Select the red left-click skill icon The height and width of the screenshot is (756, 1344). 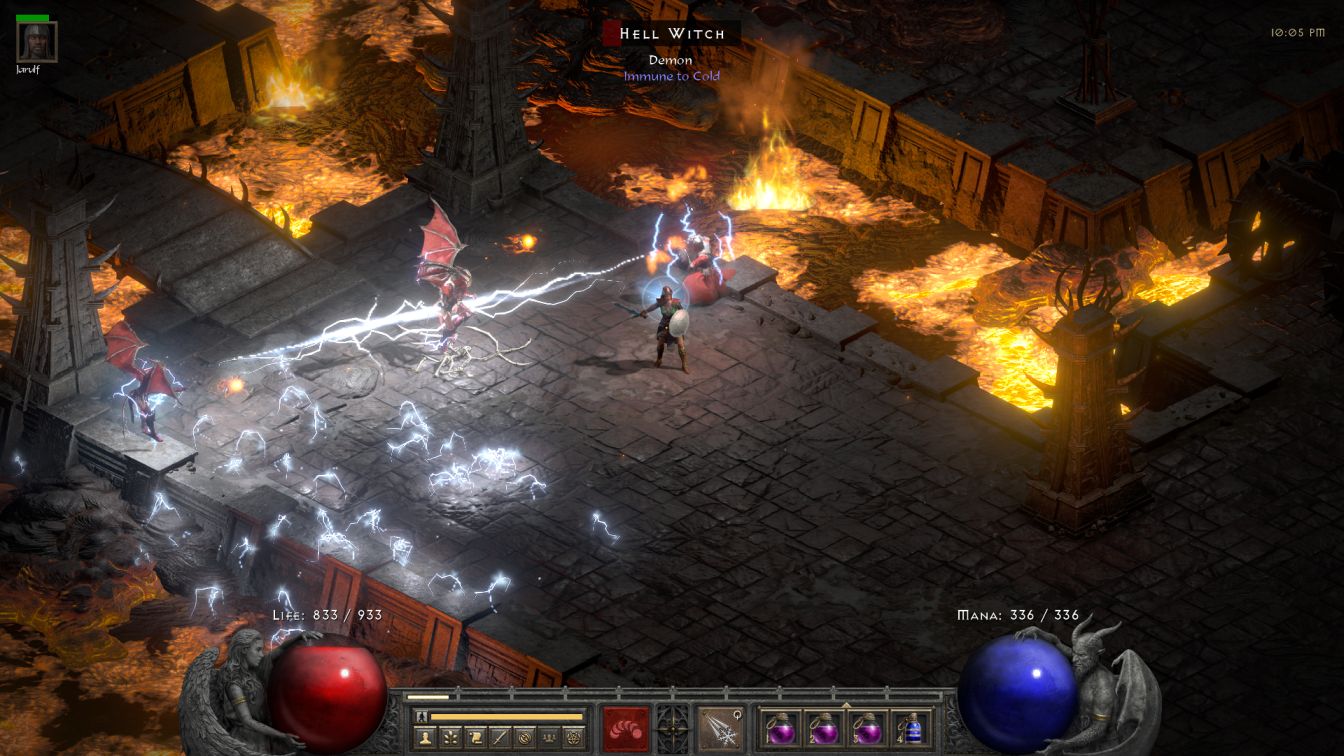[x=625, y=728]
